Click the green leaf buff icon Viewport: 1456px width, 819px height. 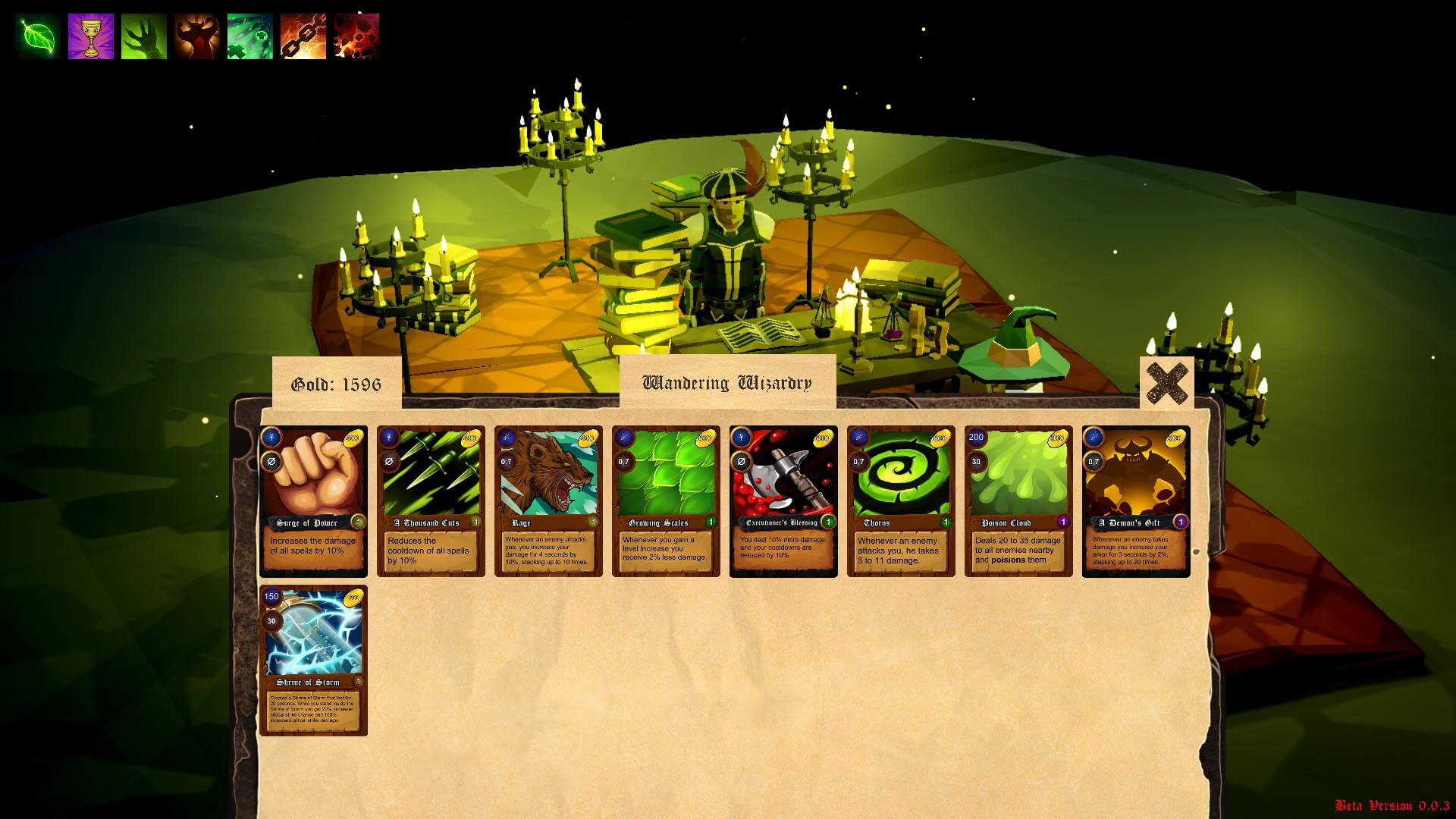38,36
